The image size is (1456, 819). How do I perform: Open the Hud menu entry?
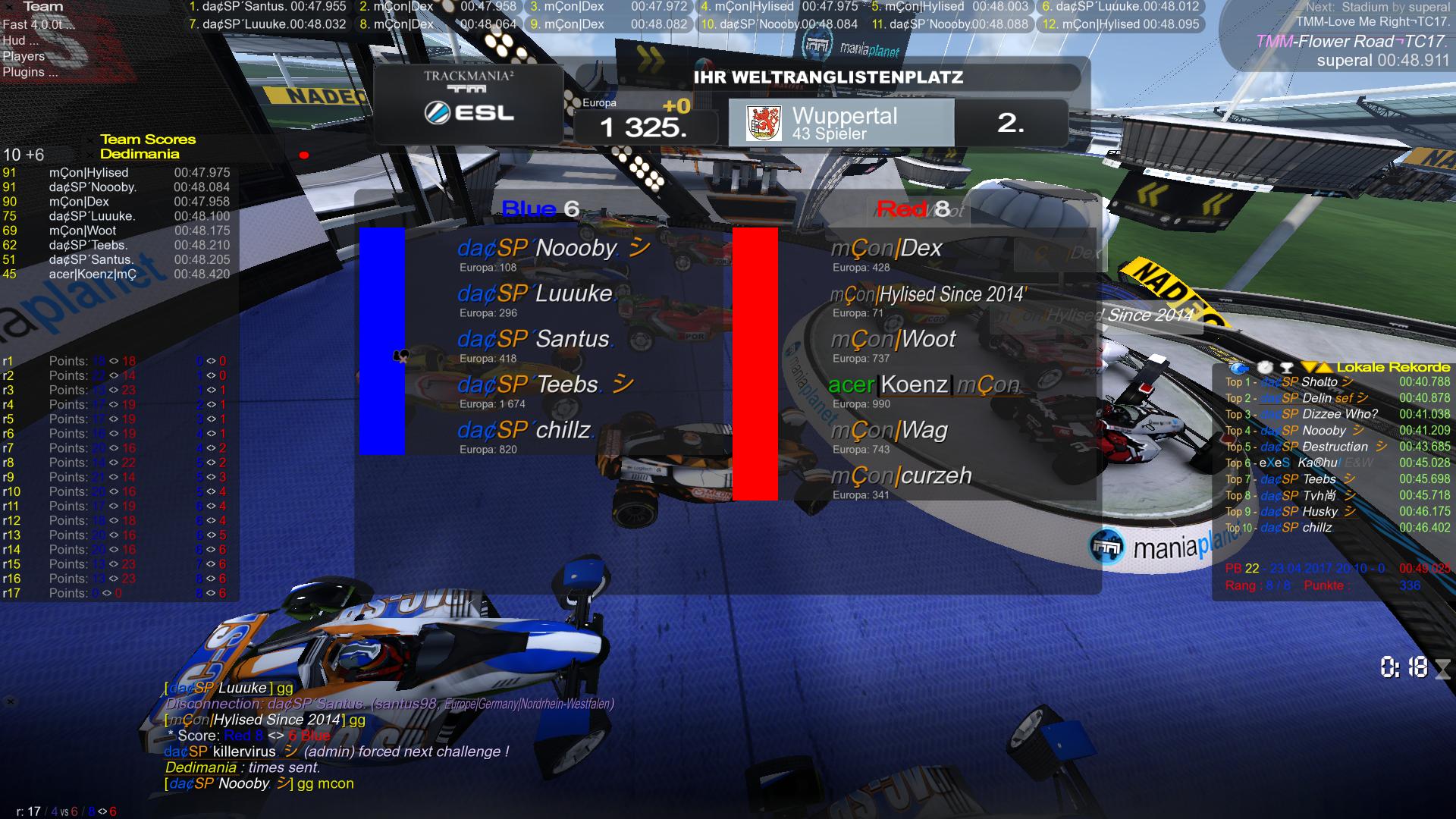coord(20,40)
